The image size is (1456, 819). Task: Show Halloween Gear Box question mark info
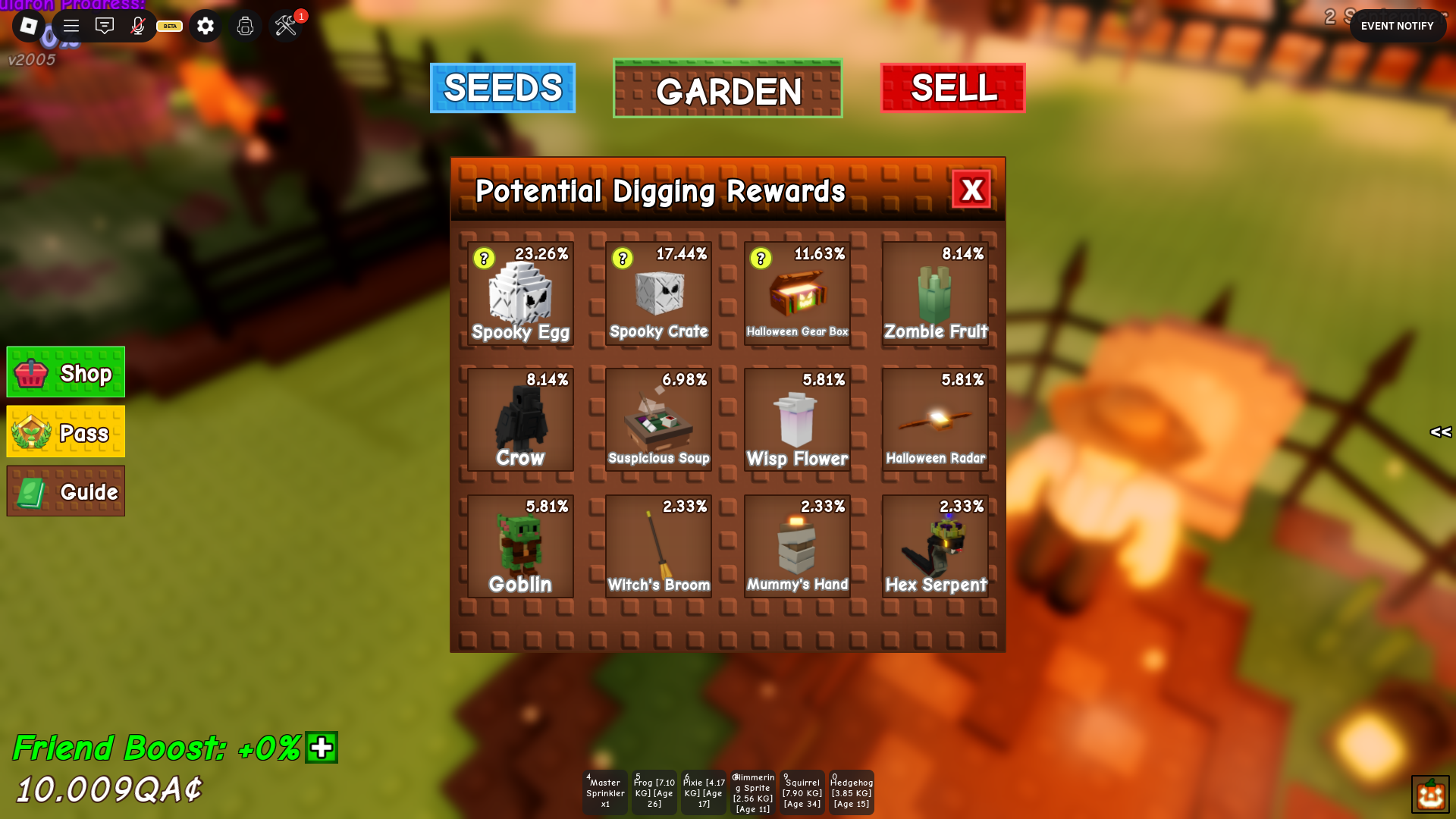click(761, 259)
